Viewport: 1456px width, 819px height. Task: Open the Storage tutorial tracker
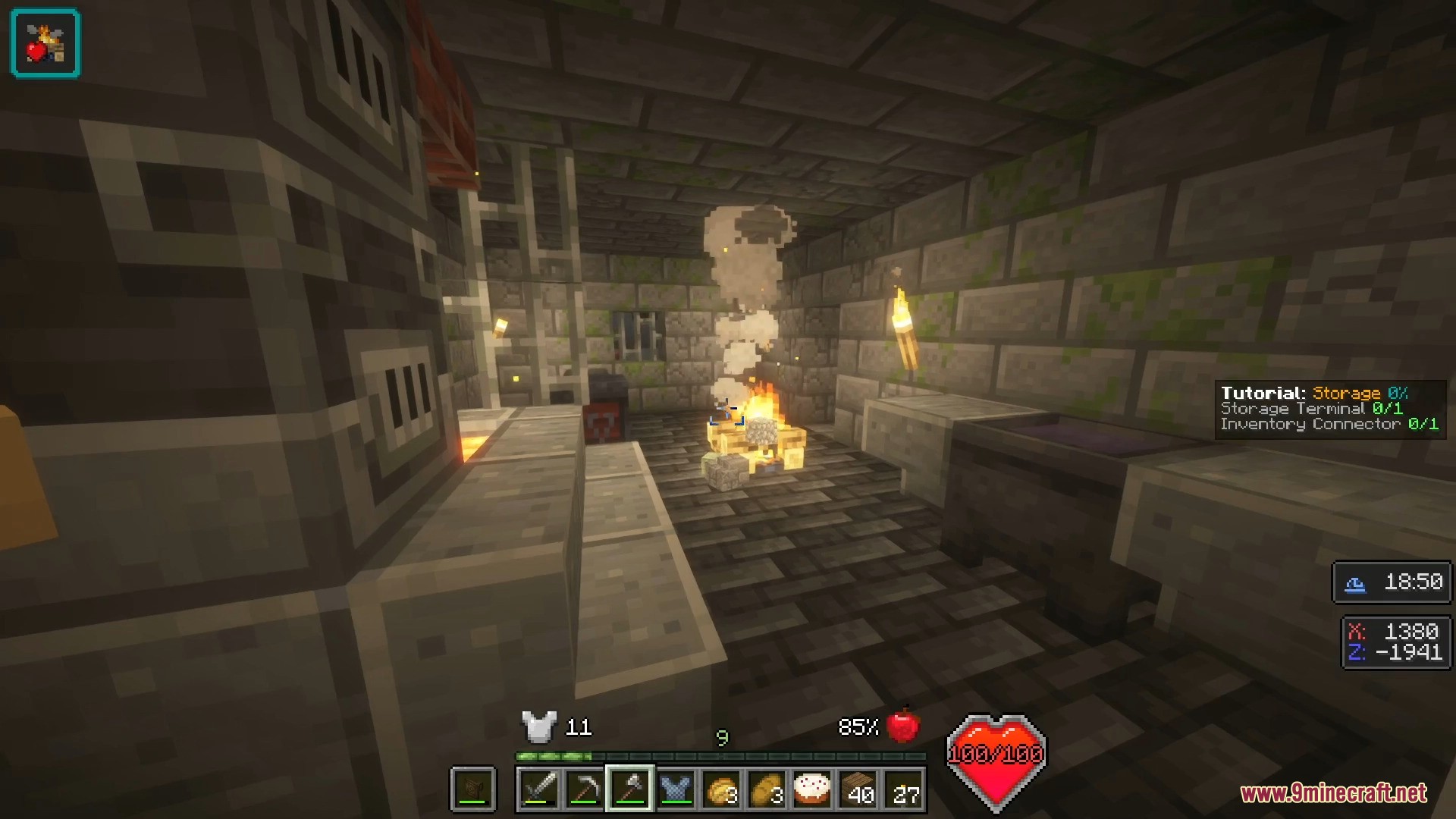1329,408
